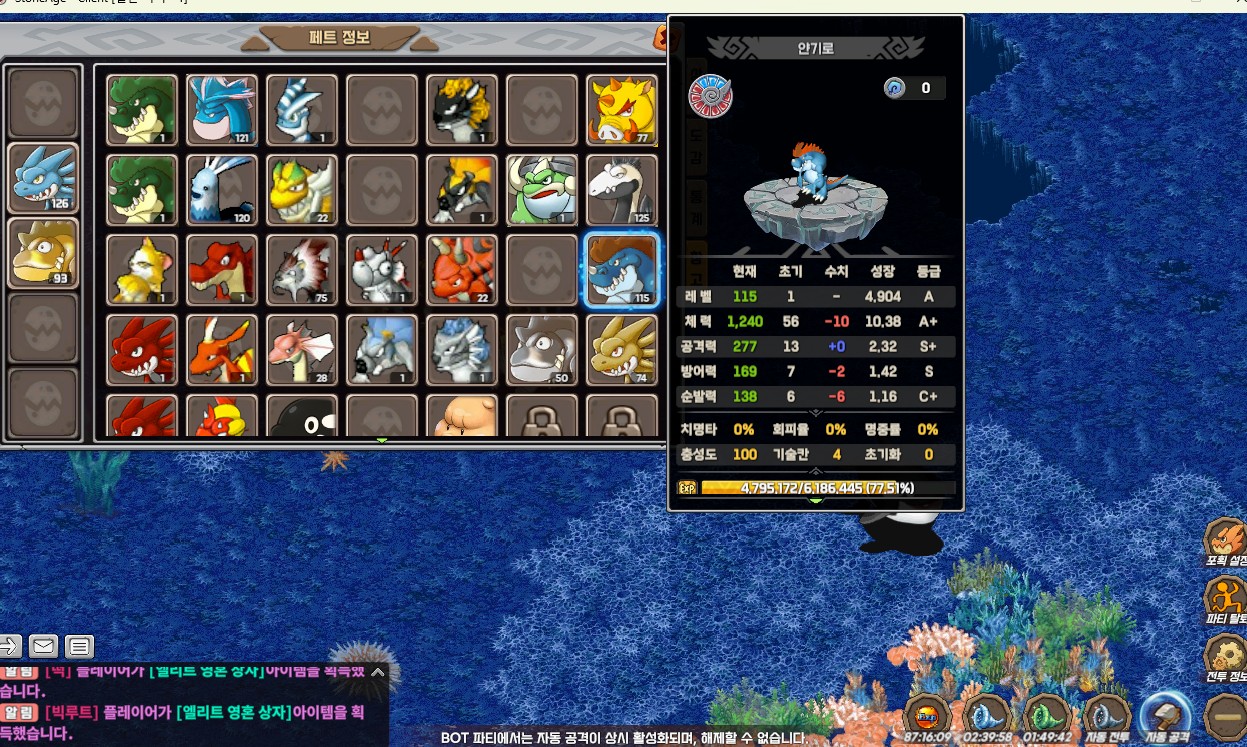
Task: Choose the level 77 yellow boar pet
Action: pyautogui.click(x=622, y=110)
